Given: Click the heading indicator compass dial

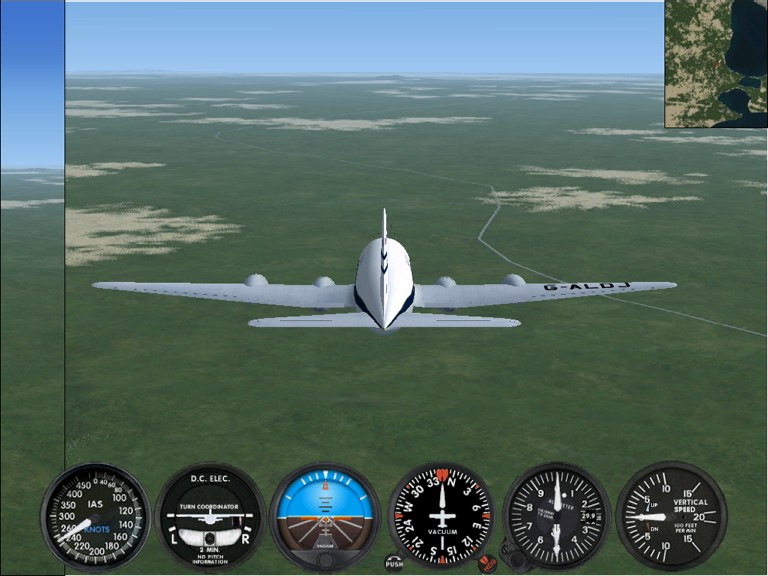Looking at the screenshot, I should pos(441,516).
